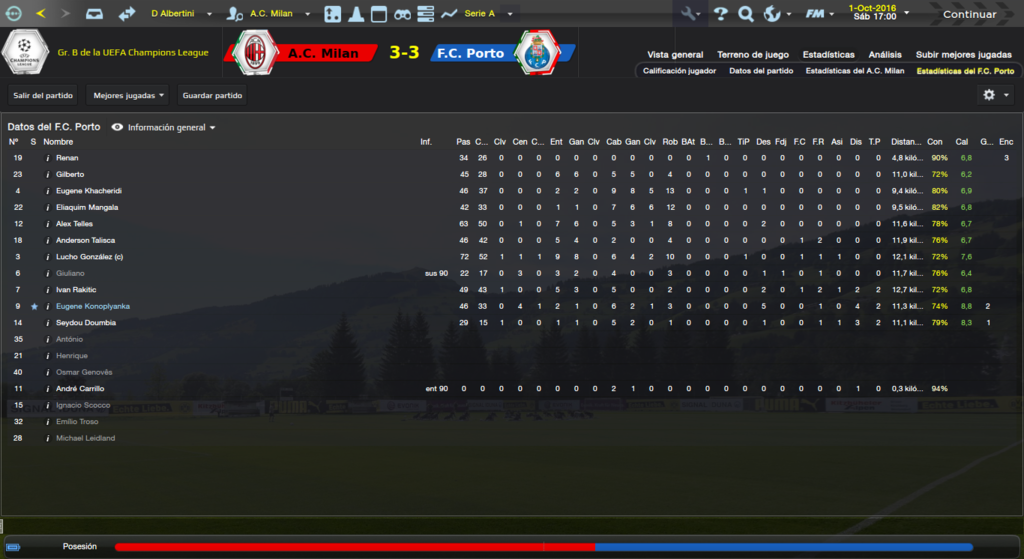Open the Mejores jugadas dropdown

pos(129,96)
